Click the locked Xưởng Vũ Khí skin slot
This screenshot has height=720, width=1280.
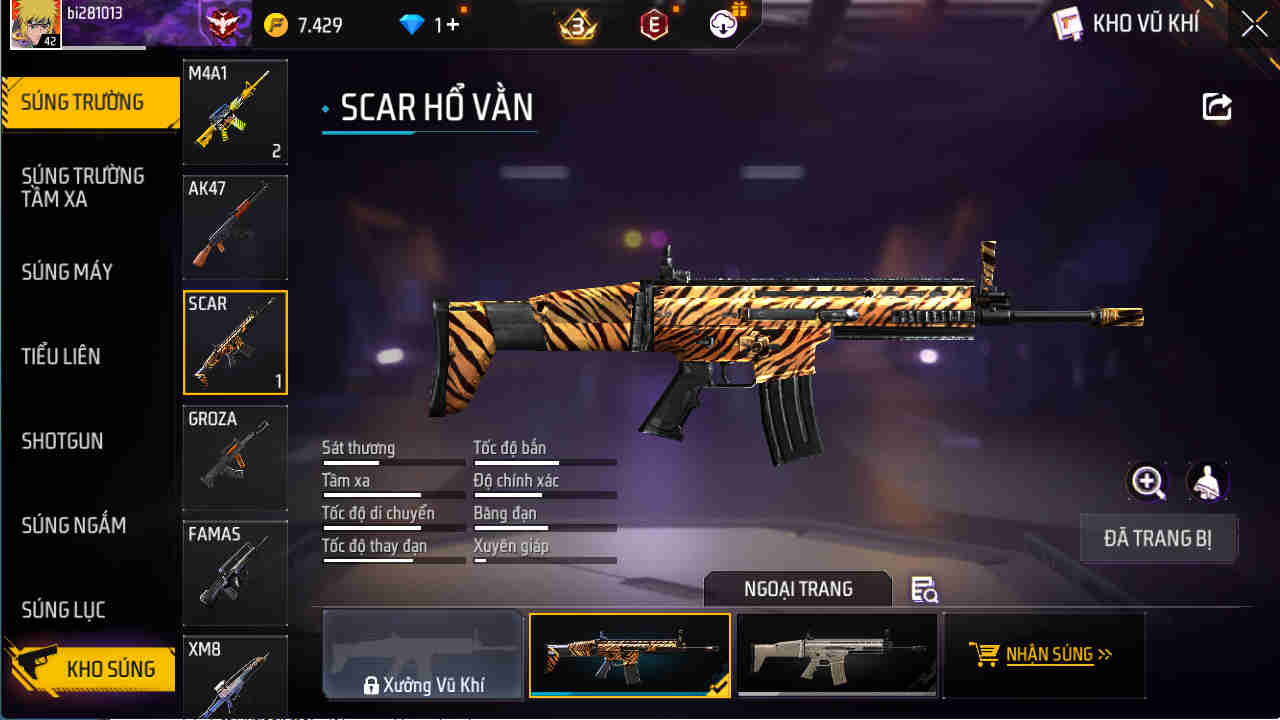(x=422, y=655)
